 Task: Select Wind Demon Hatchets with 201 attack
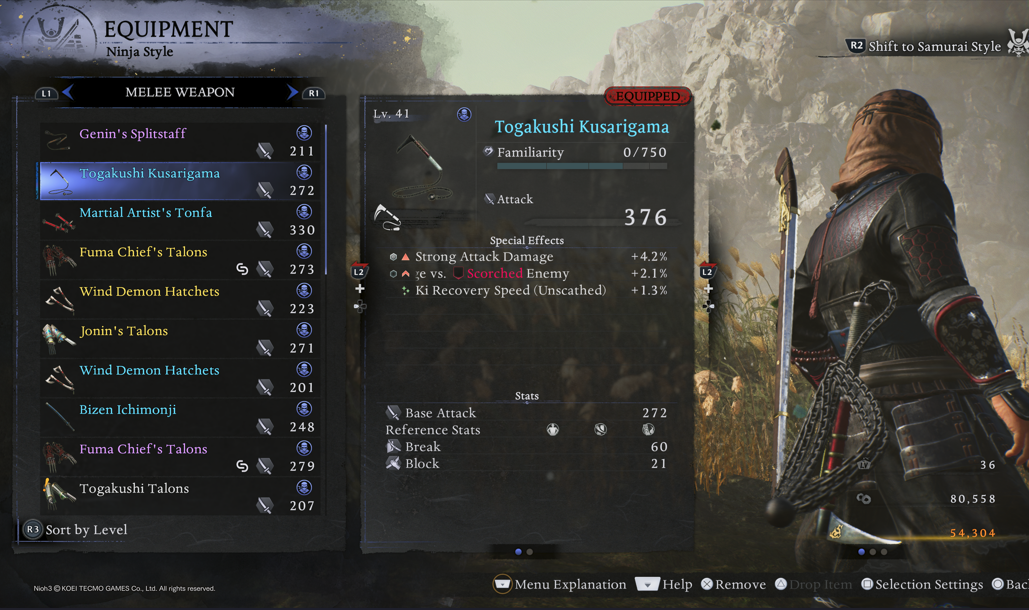pos(180,378)
